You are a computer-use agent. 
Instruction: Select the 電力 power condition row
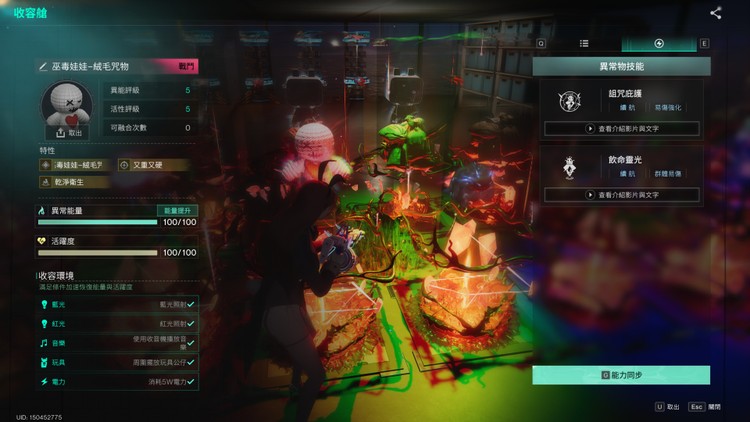[x=117, y=382]
